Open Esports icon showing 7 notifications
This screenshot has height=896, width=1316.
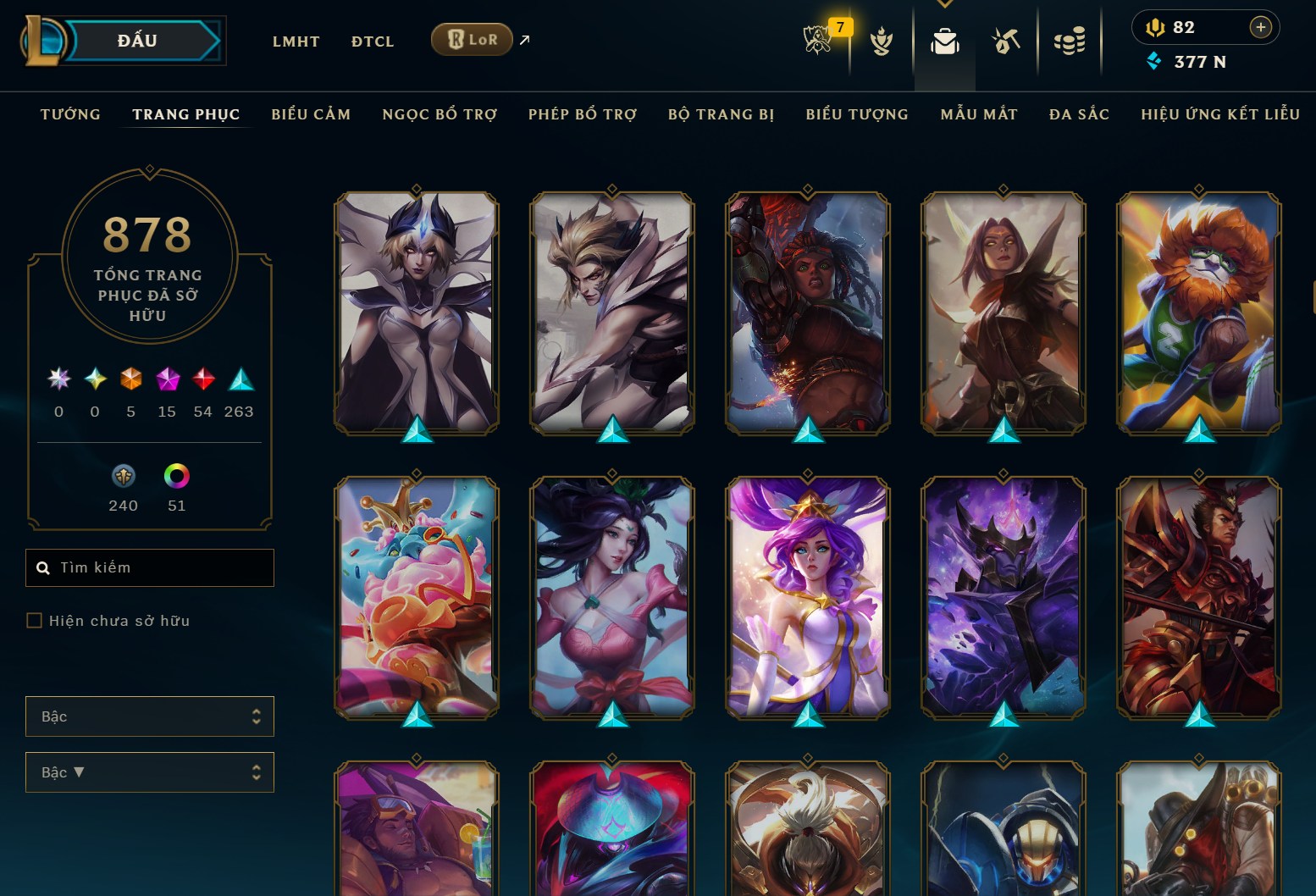click(x=818, y=39)
